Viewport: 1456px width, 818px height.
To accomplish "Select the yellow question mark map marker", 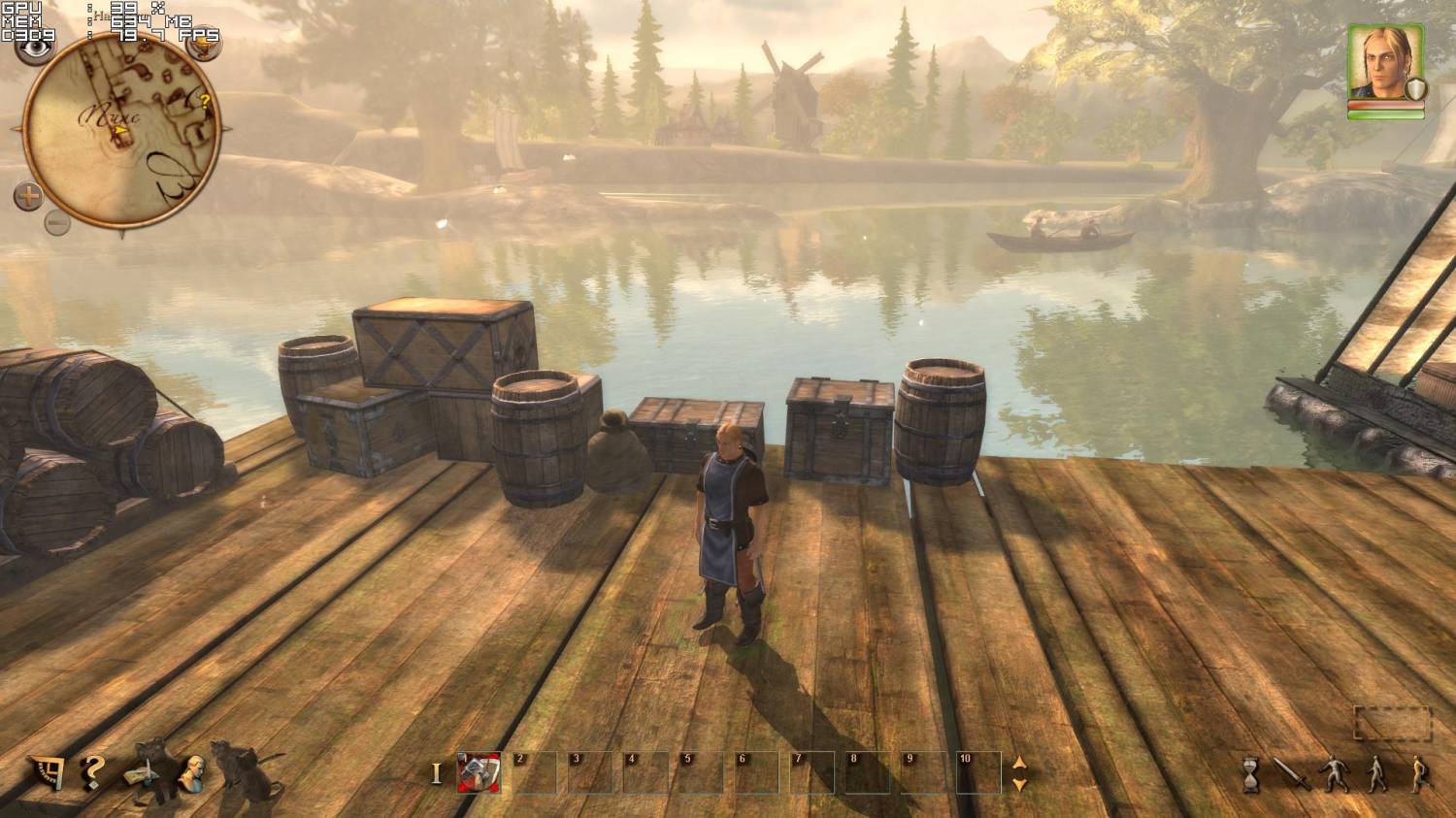I will pos(205,100).
